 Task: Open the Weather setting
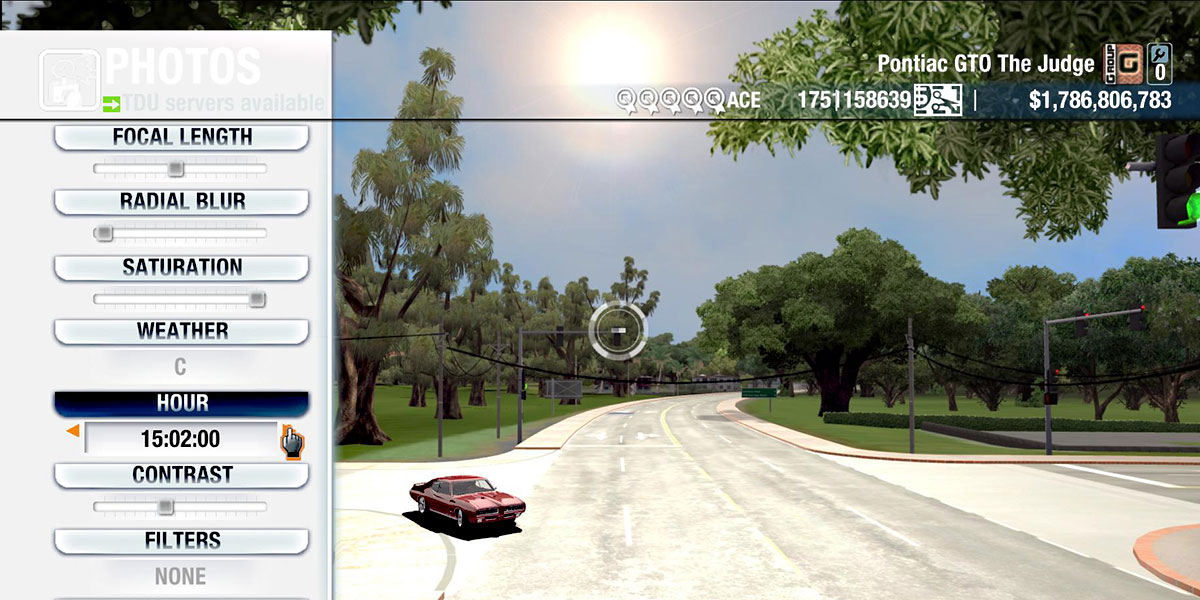[181, 331]
